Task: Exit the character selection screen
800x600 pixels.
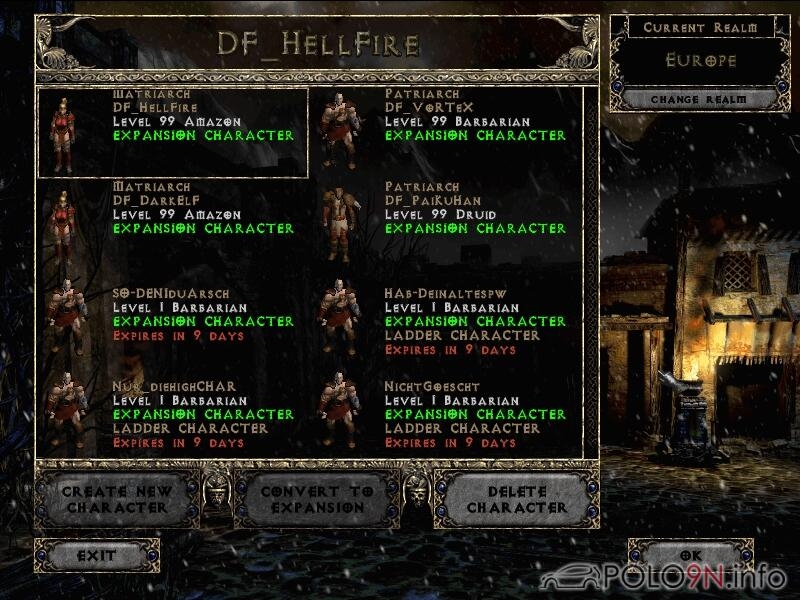Action: [x=97, y=555]
